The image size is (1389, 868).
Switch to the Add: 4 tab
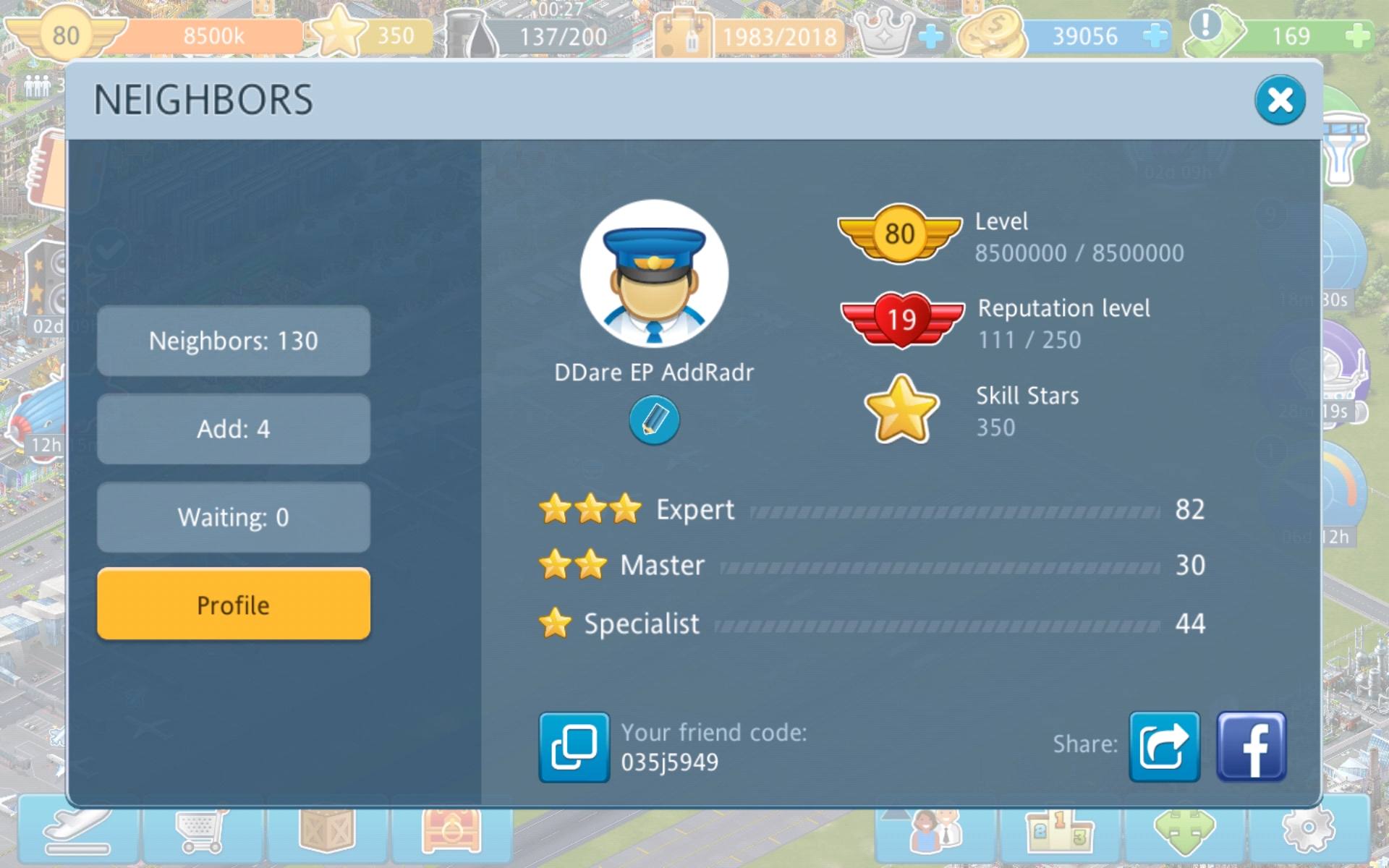(233, 429)
